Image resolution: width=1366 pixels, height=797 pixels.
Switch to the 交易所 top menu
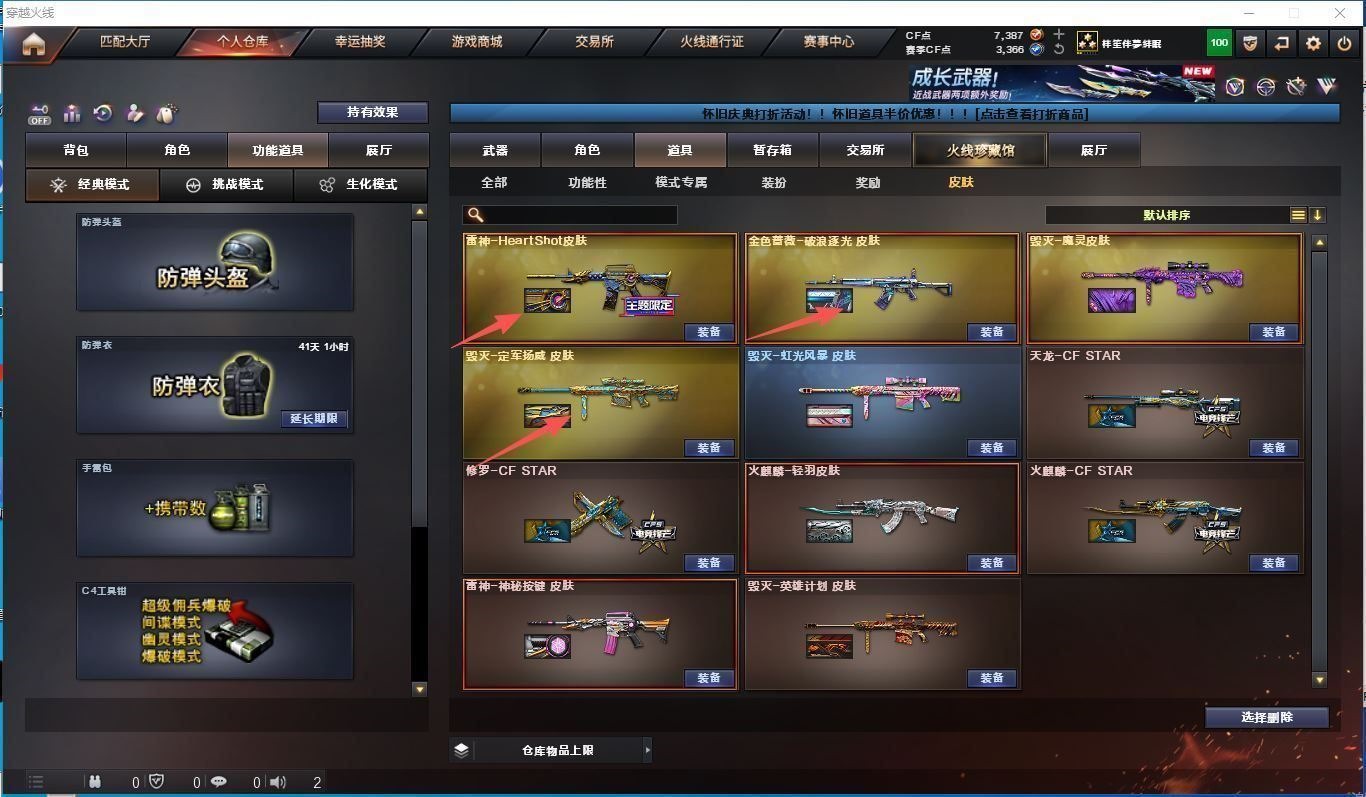coord(594,42)
